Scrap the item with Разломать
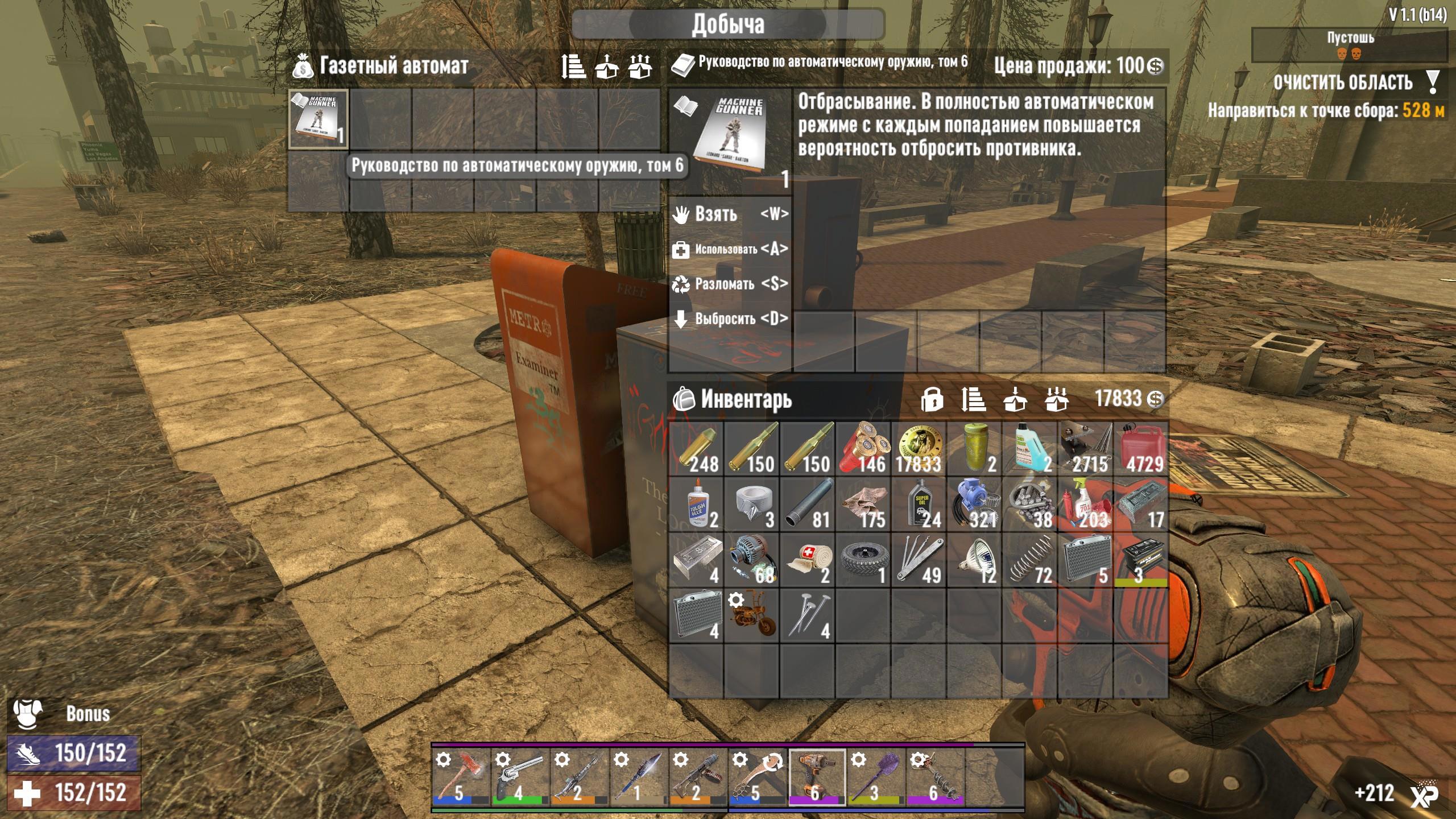 coord(730,284)
